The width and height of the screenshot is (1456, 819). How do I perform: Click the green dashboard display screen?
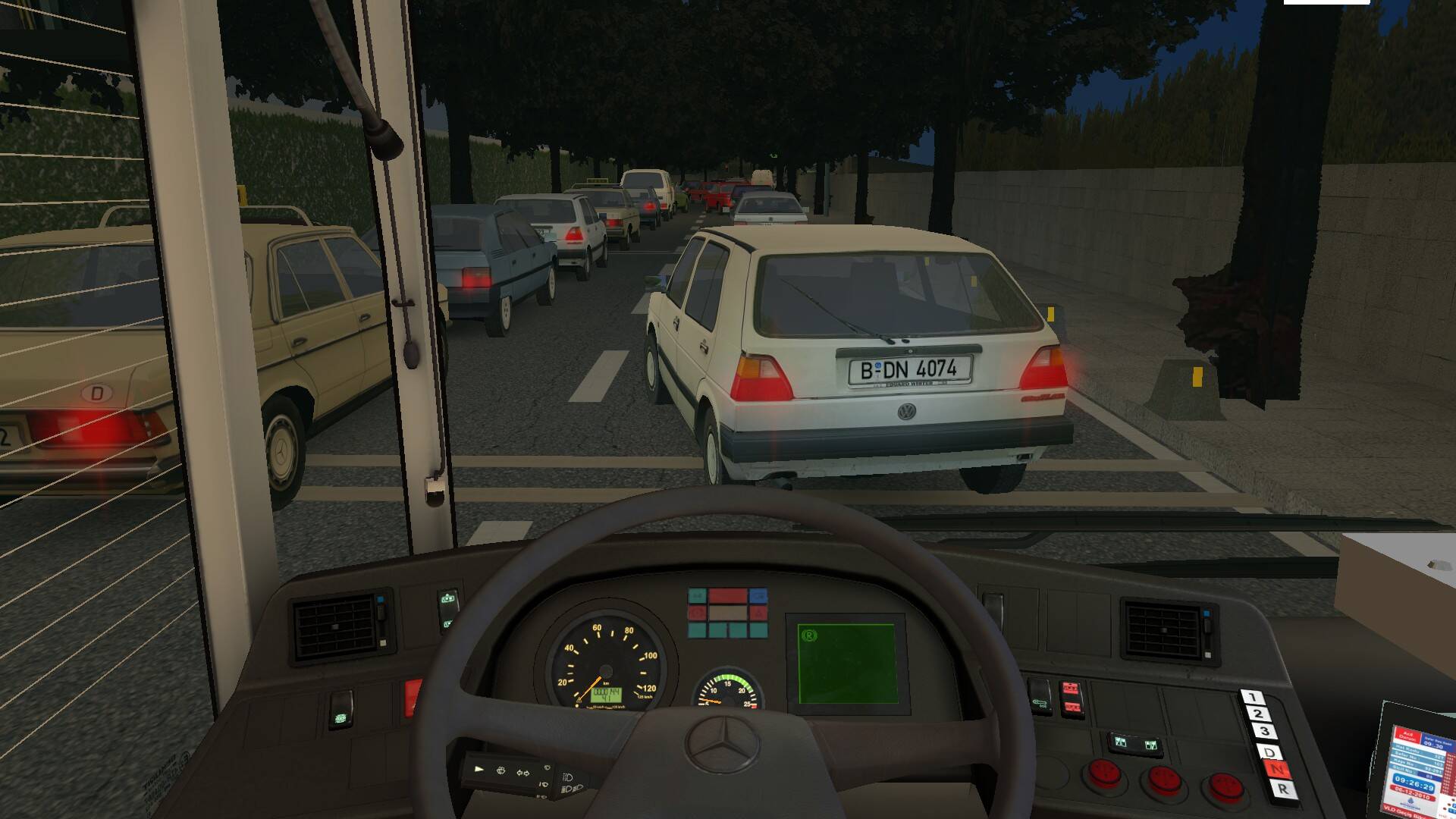(846, 664)
